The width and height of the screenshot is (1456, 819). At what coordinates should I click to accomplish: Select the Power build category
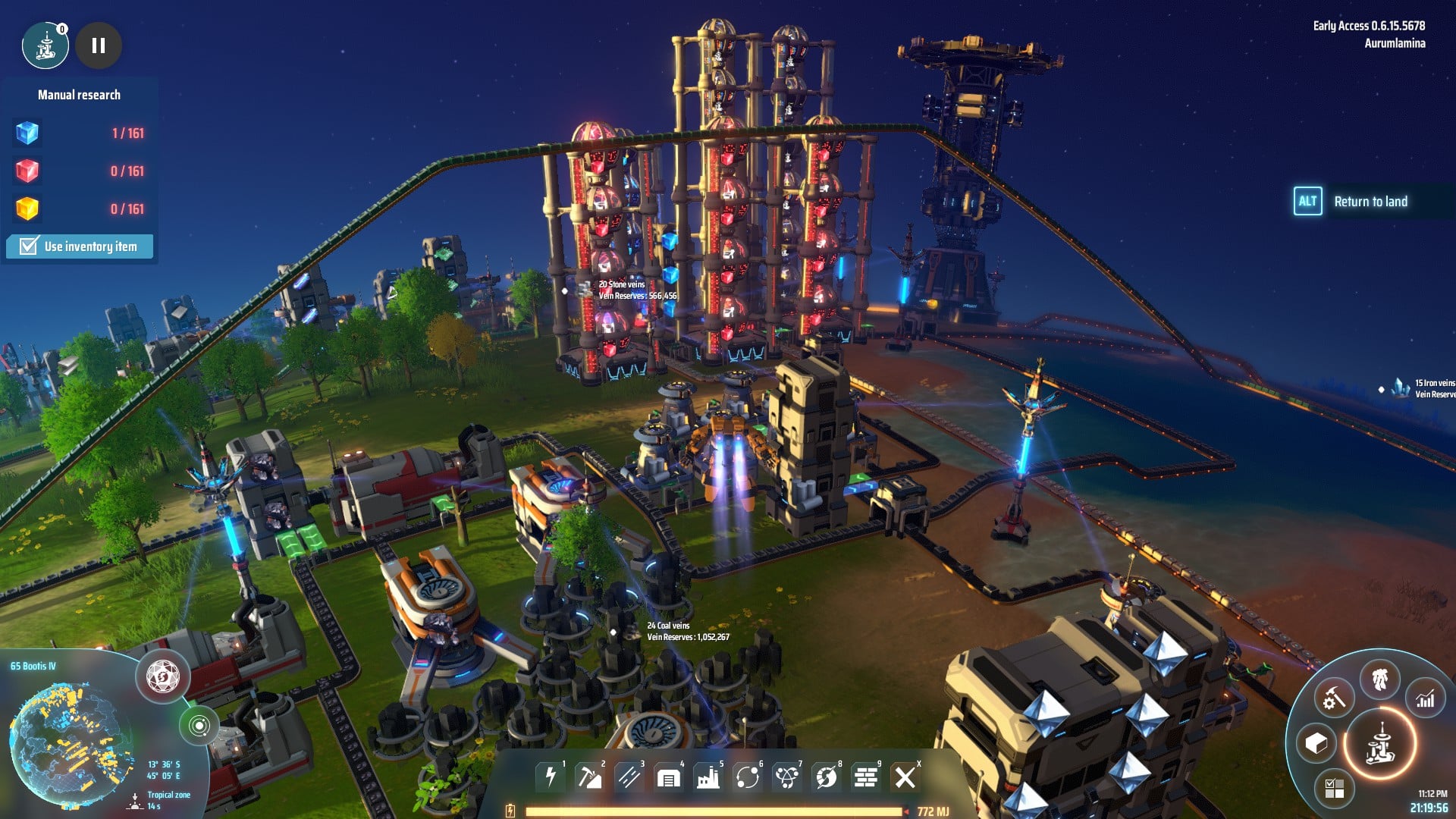coord(551,777)
